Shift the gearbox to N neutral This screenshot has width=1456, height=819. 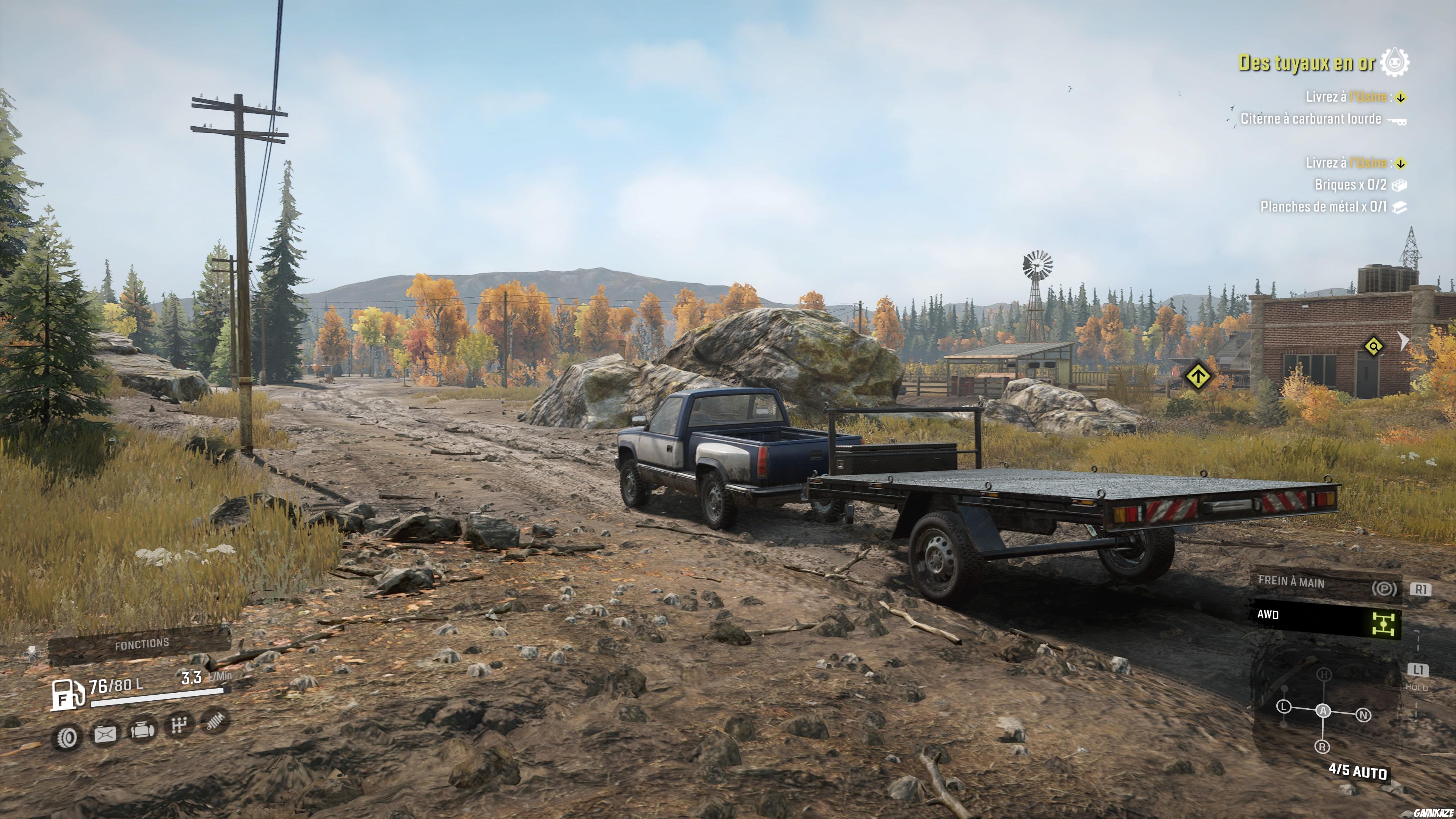1363,715
